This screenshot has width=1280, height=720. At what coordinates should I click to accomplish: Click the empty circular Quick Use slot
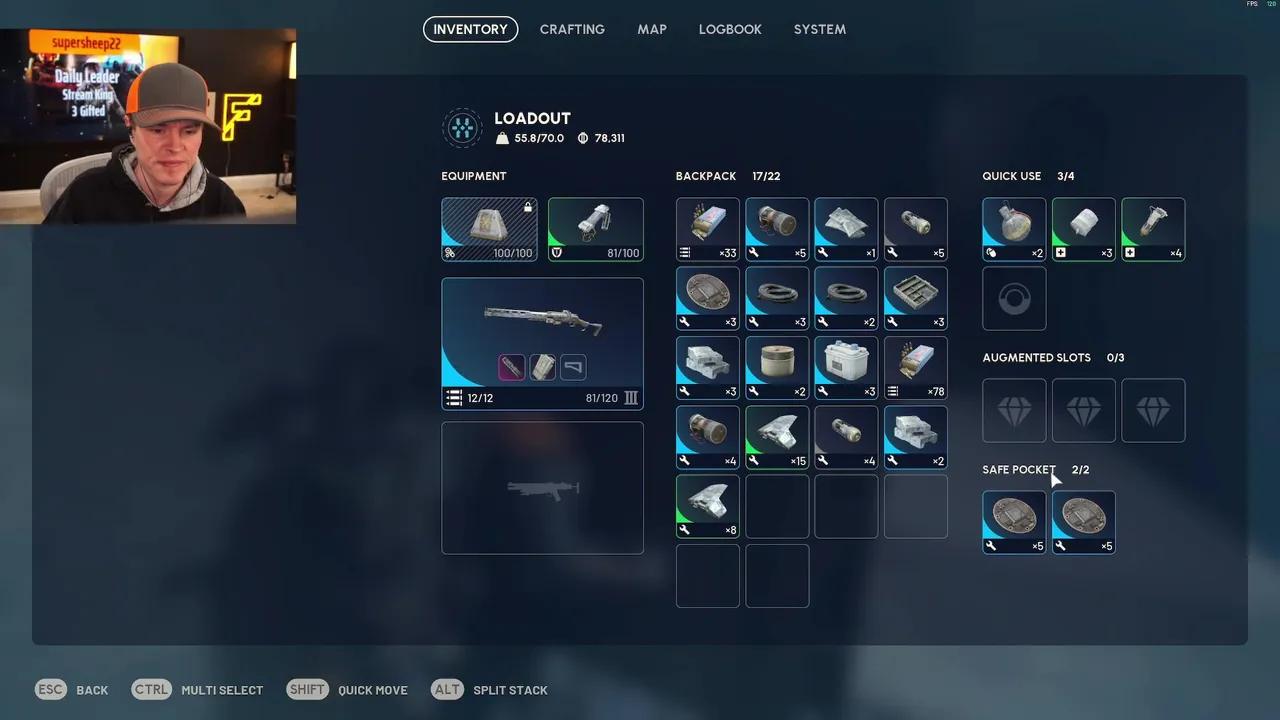tap(1014, 298)
